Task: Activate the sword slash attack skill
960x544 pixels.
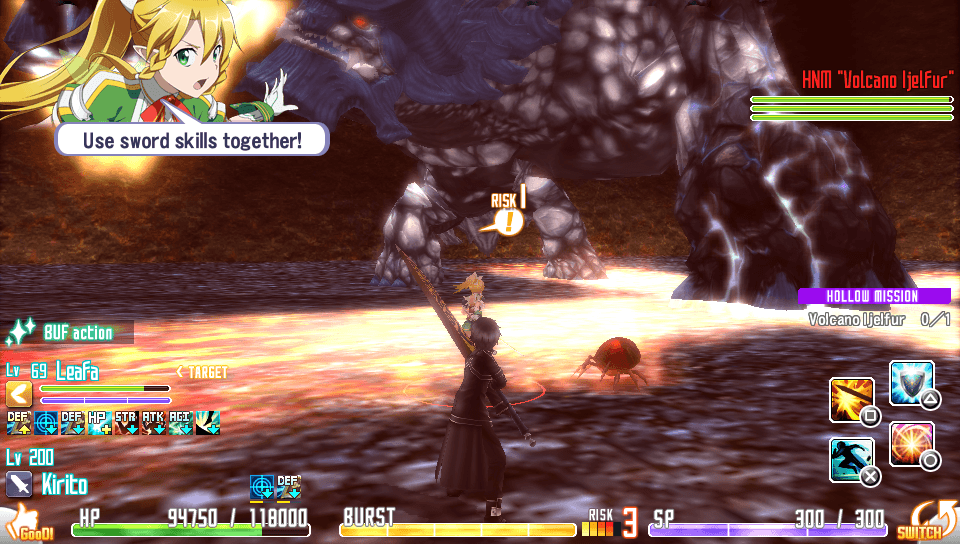Action: tap(852, 399)
